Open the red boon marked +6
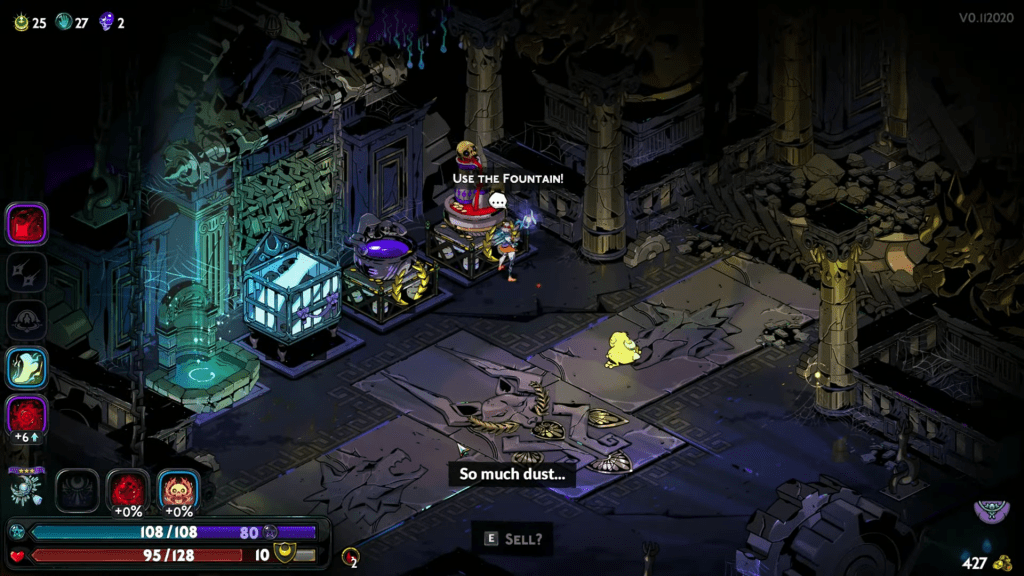Image resolution: width=1024 pixels, height=576 pixels. (x=27, y=415)
